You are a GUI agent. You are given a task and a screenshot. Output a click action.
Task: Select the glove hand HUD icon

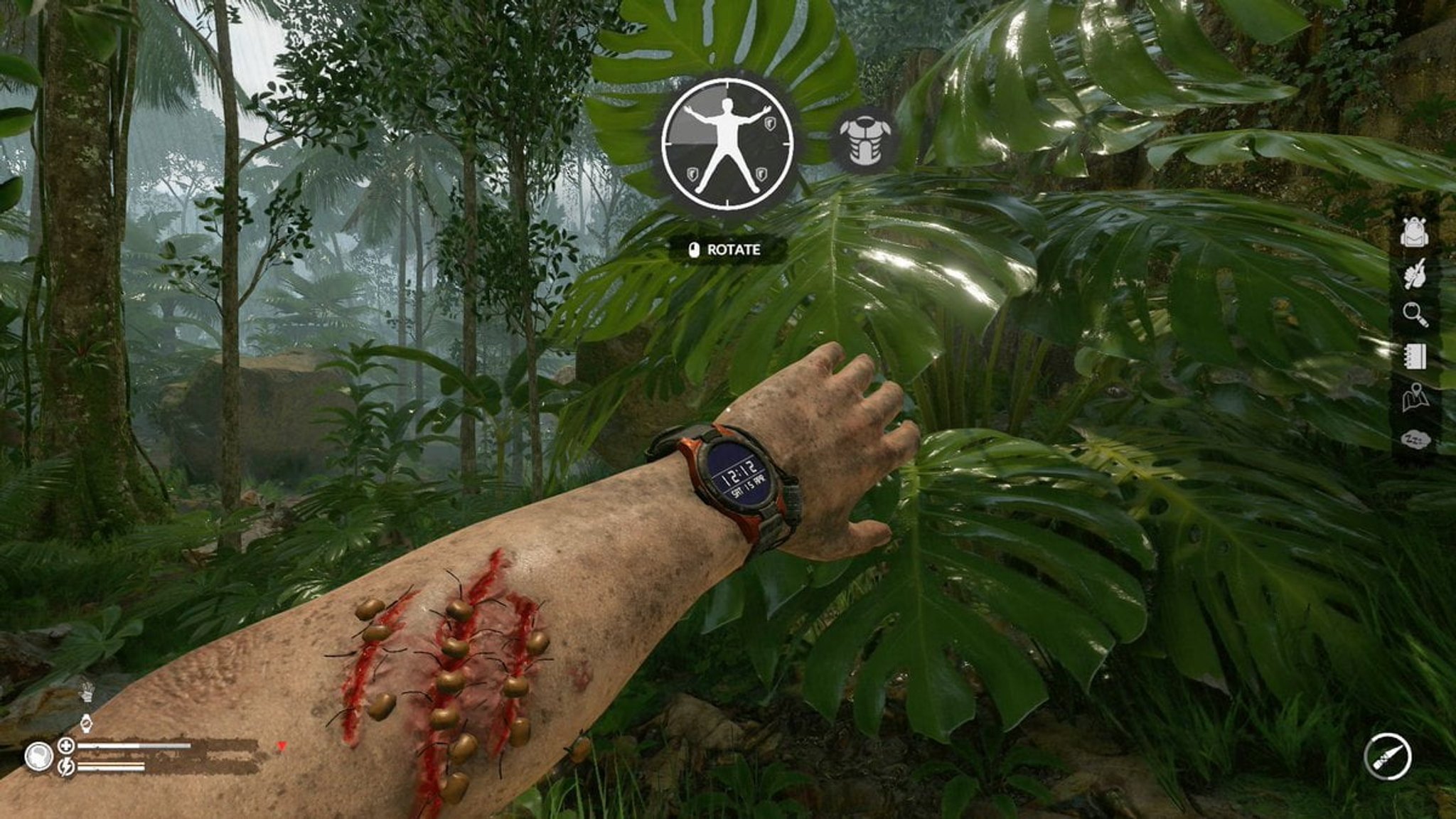[x=86, y=690]
